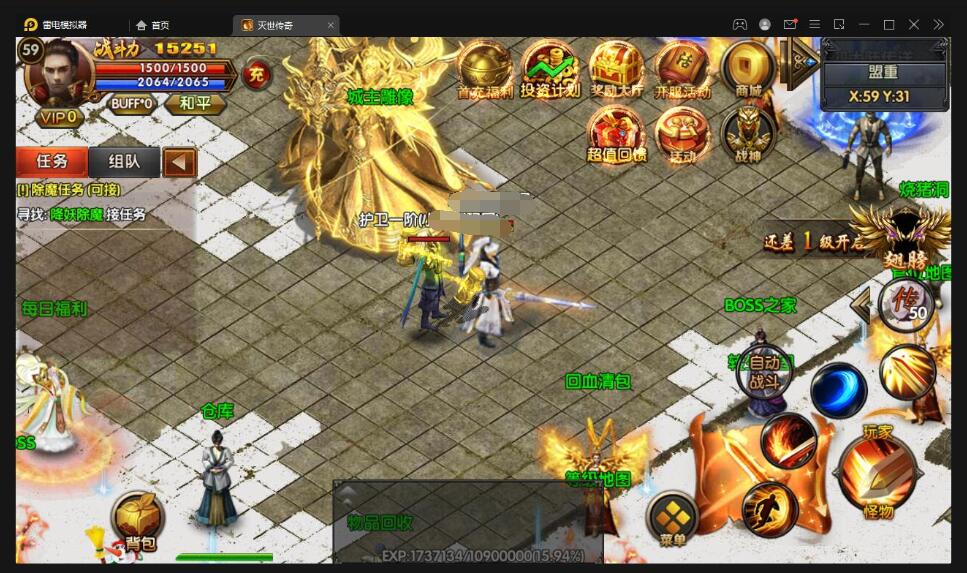Activate the blue crescent slash skill
This screenshot has width=967, height=573.
tap(838, 391)
